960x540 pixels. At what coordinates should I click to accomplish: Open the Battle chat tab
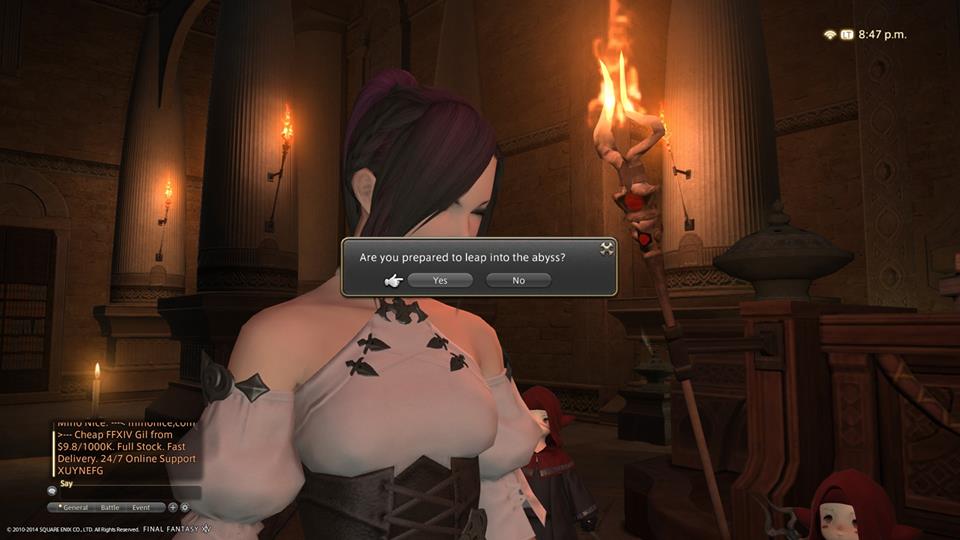pyautogui.click(x=110, y=507)
